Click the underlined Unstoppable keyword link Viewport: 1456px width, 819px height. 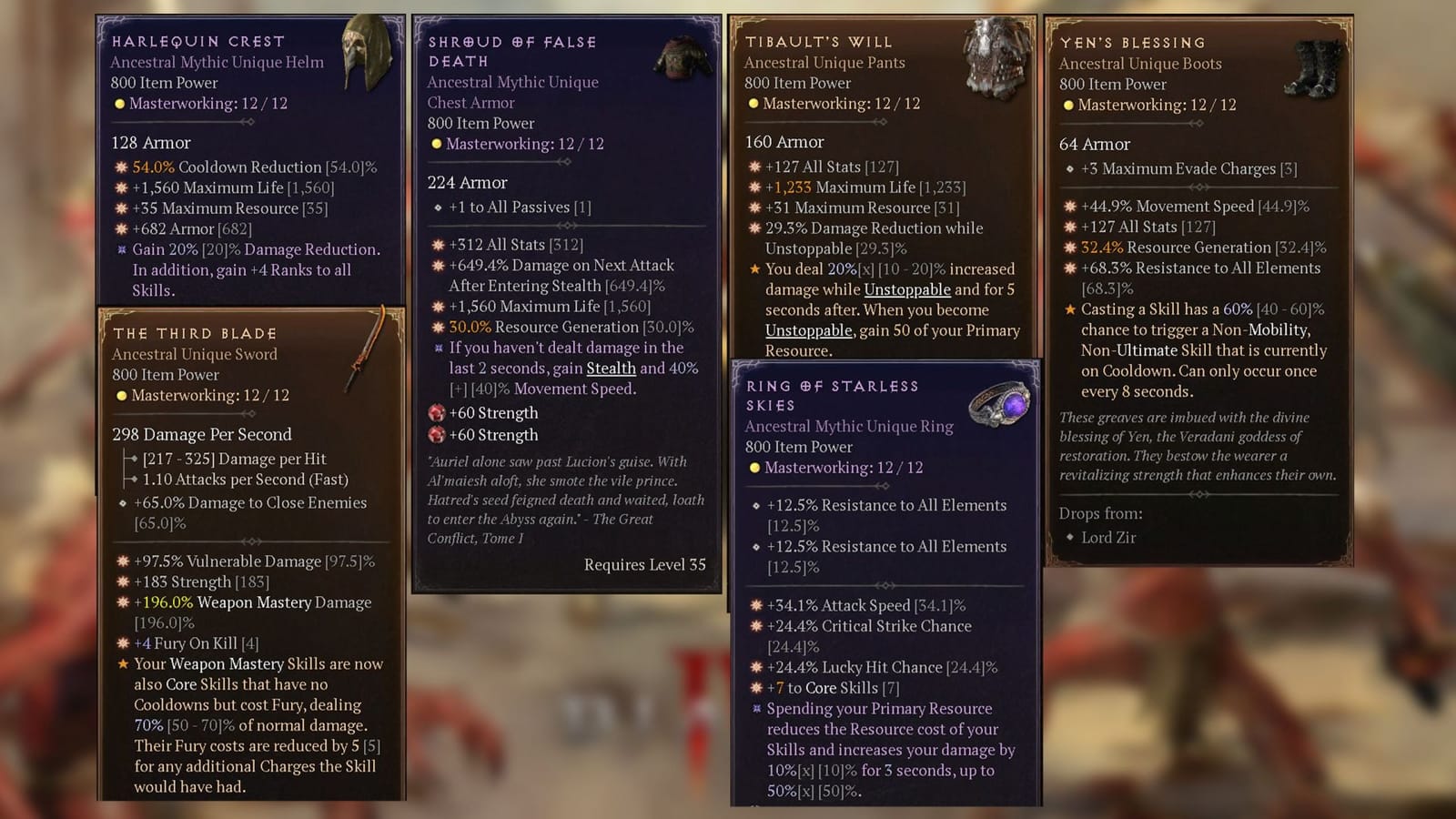click(906, 289)
